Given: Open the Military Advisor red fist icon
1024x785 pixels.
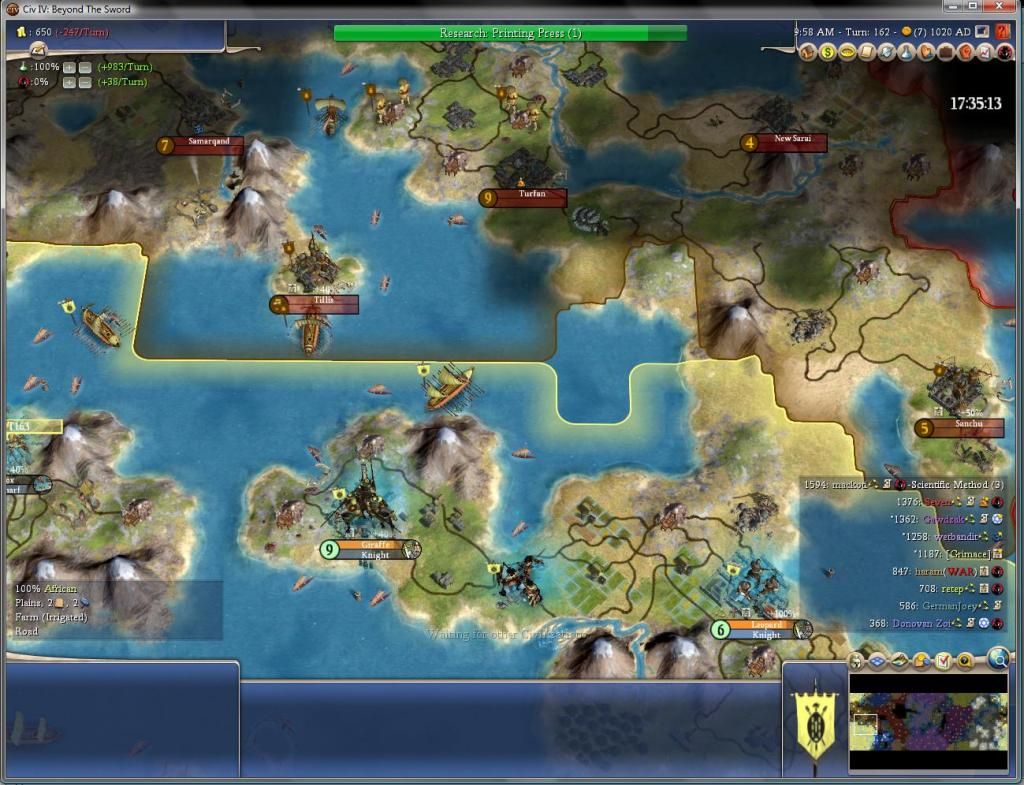Looking at the screenshot, I should tap(965, 52).
